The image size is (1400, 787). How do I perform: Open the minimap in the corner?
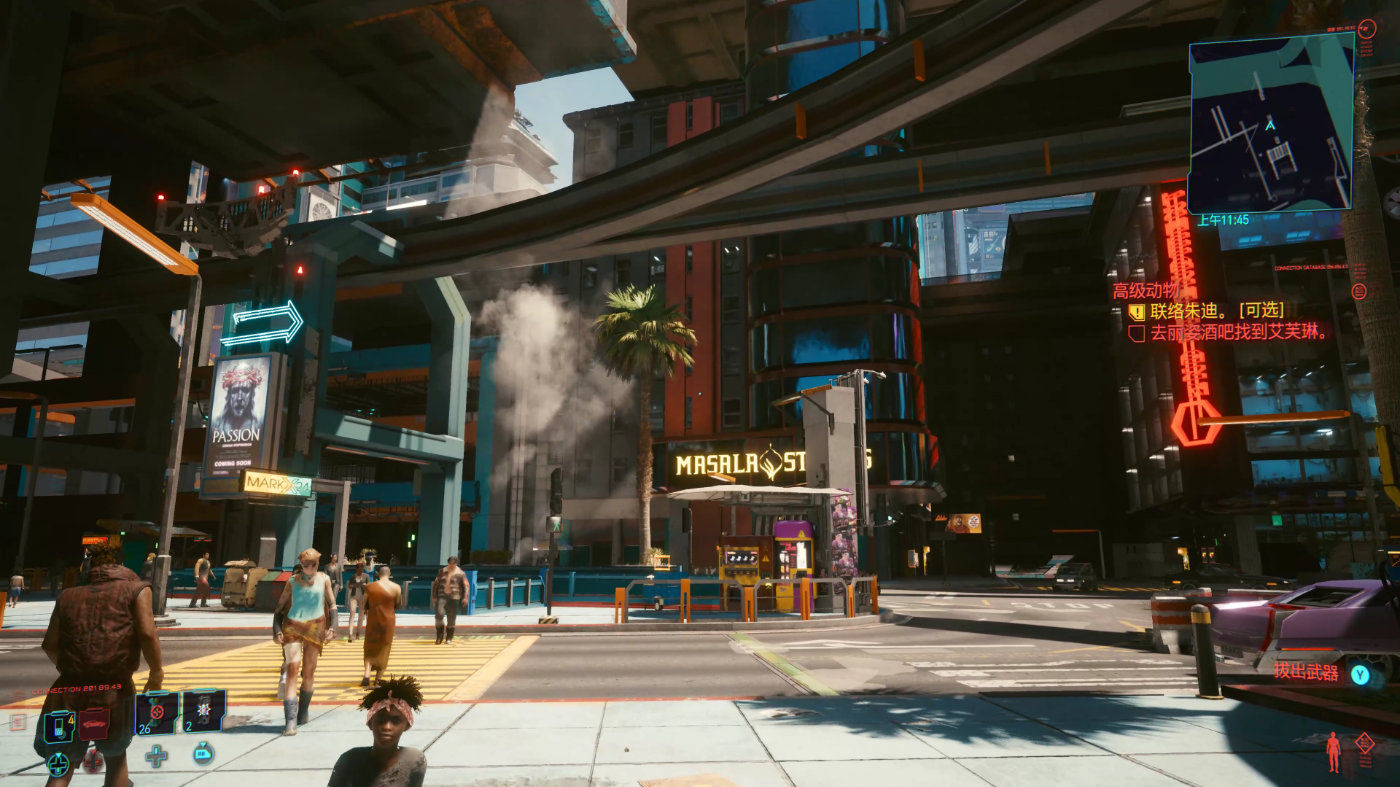point(1270,122)
